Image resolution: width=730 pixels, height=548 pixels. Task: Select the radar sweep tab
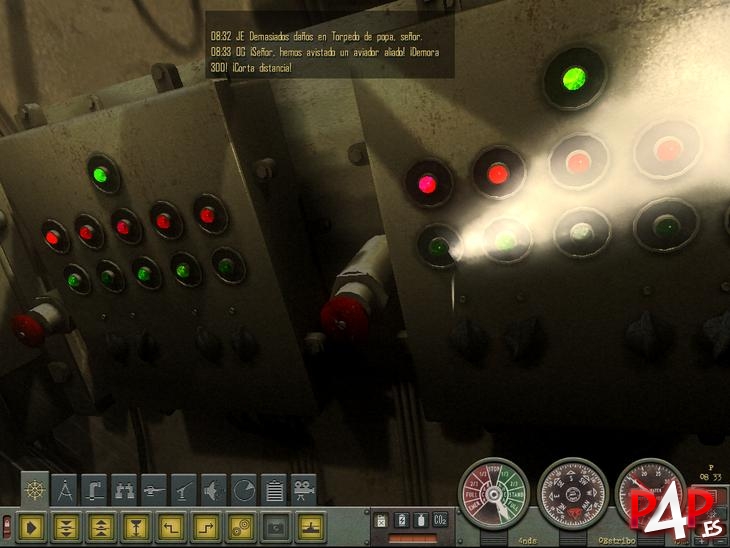244,489
